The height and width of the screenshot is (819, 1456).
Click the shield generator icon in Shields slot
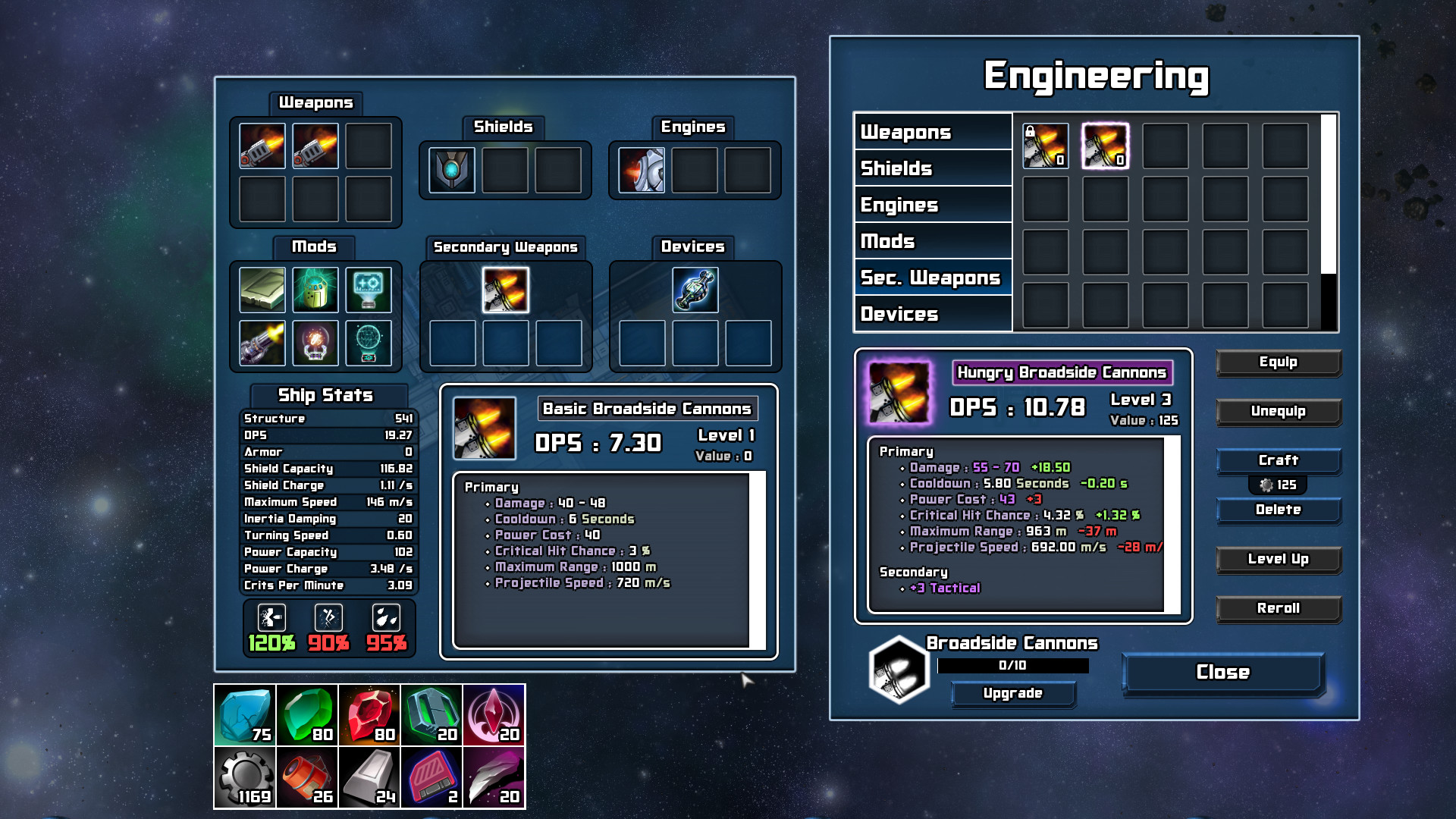(x=452, y=170)
